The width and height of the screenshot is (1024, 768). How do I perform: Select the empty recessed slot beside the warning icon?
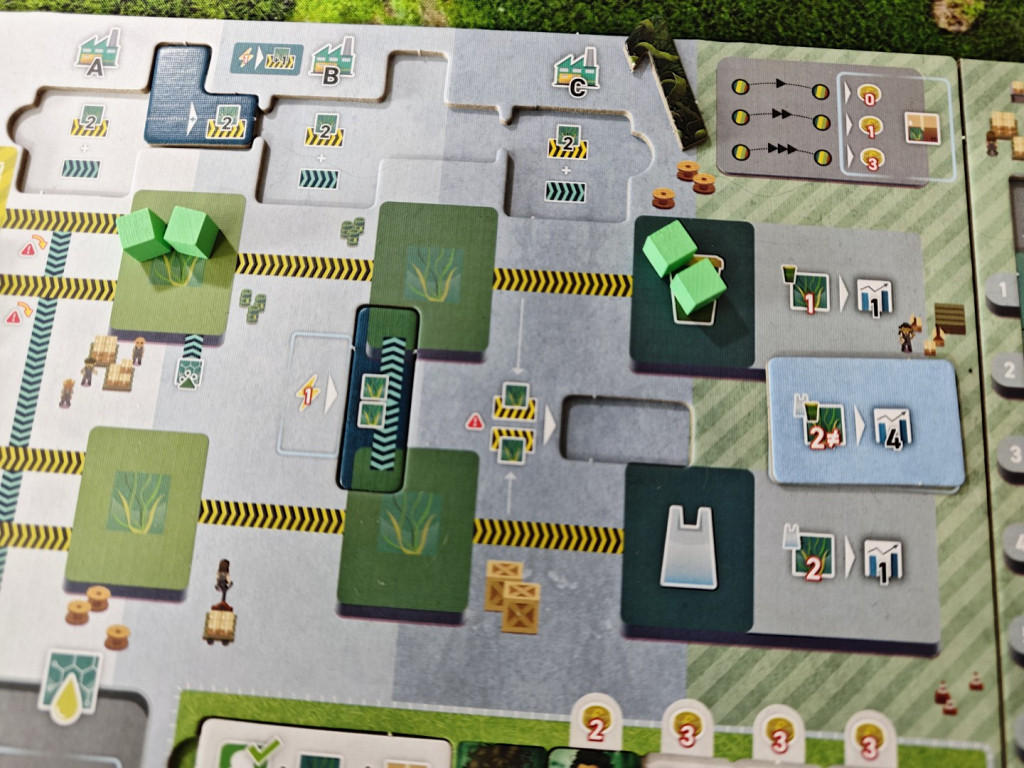[627, 432]
